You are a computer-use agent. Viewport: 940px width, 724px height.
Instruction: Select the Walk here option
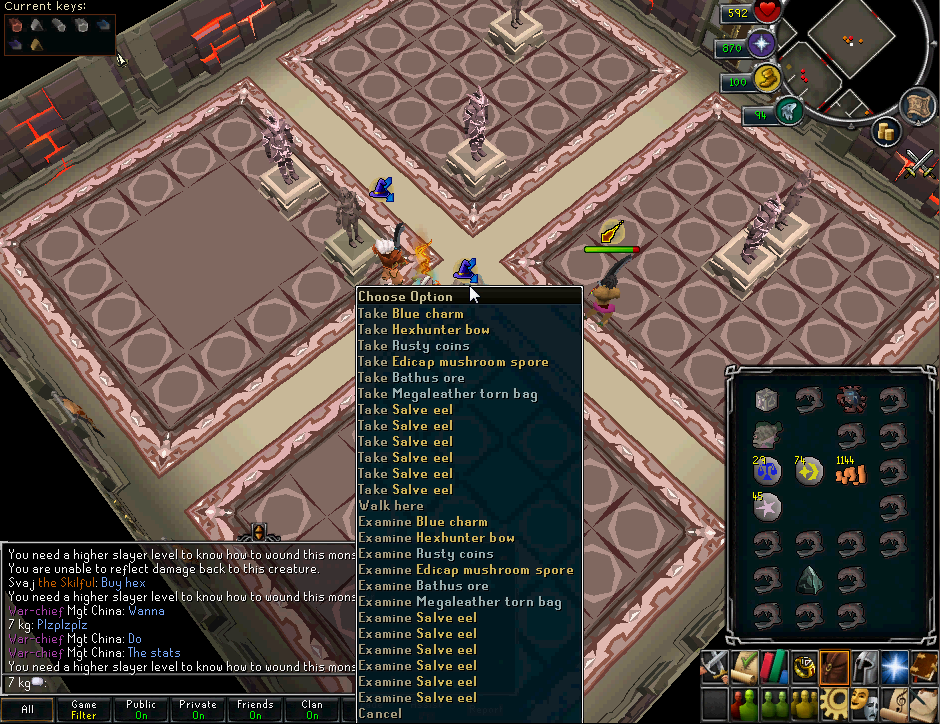click(391, 505)
